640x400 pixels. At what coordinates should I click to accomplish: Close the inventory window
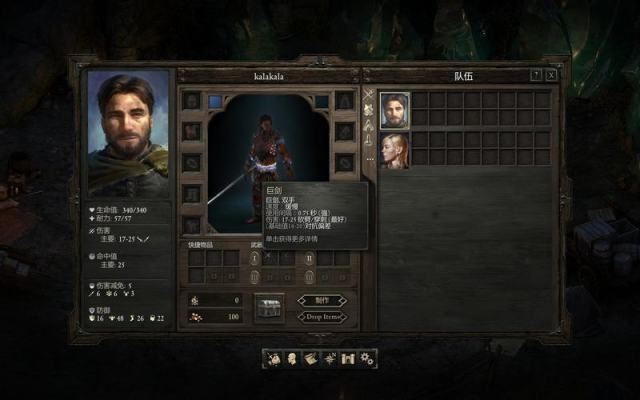point(551,75)
